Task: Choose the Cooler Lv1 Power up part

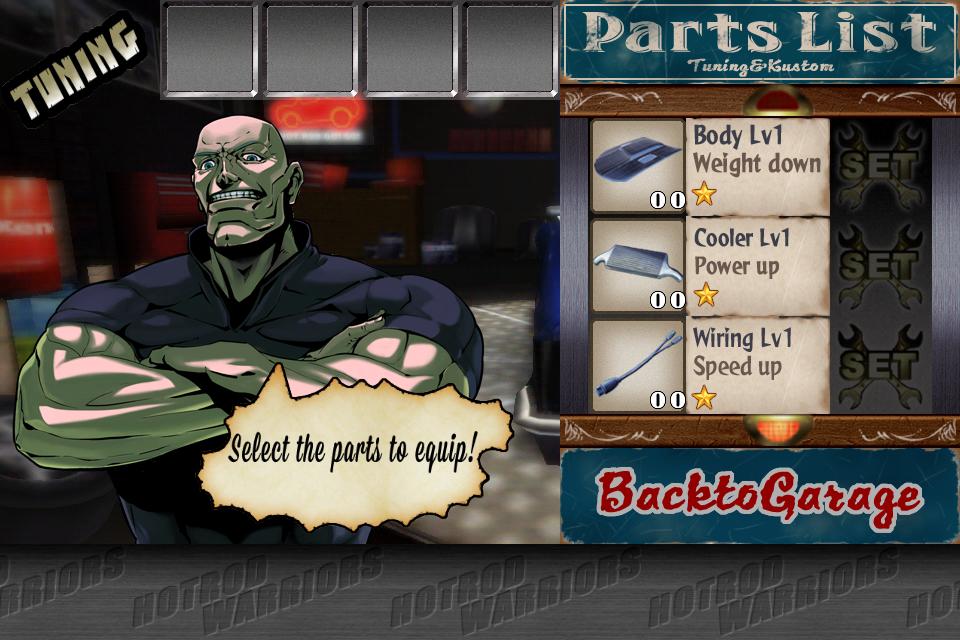Action: pos(757,265)
